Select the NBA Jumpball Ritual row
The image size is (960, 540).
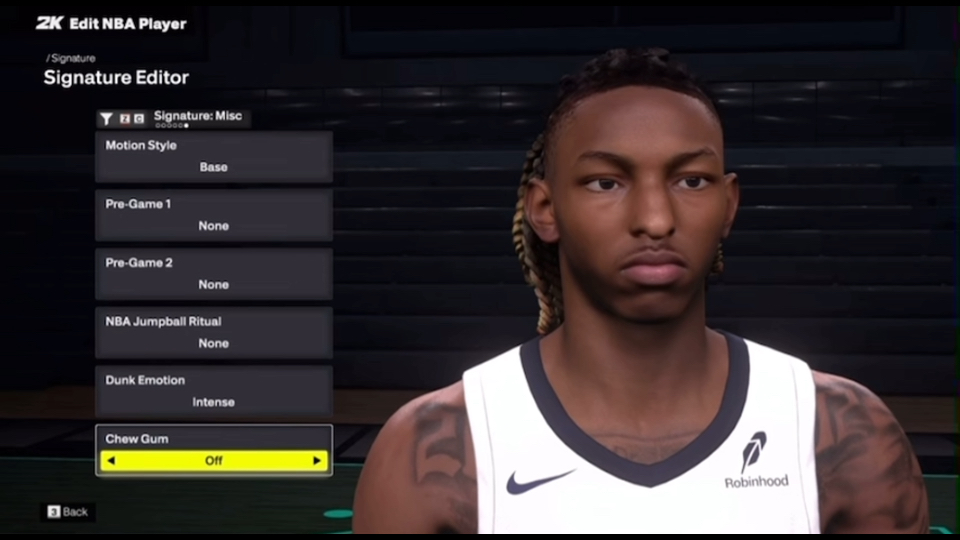(x=214, y=333)
